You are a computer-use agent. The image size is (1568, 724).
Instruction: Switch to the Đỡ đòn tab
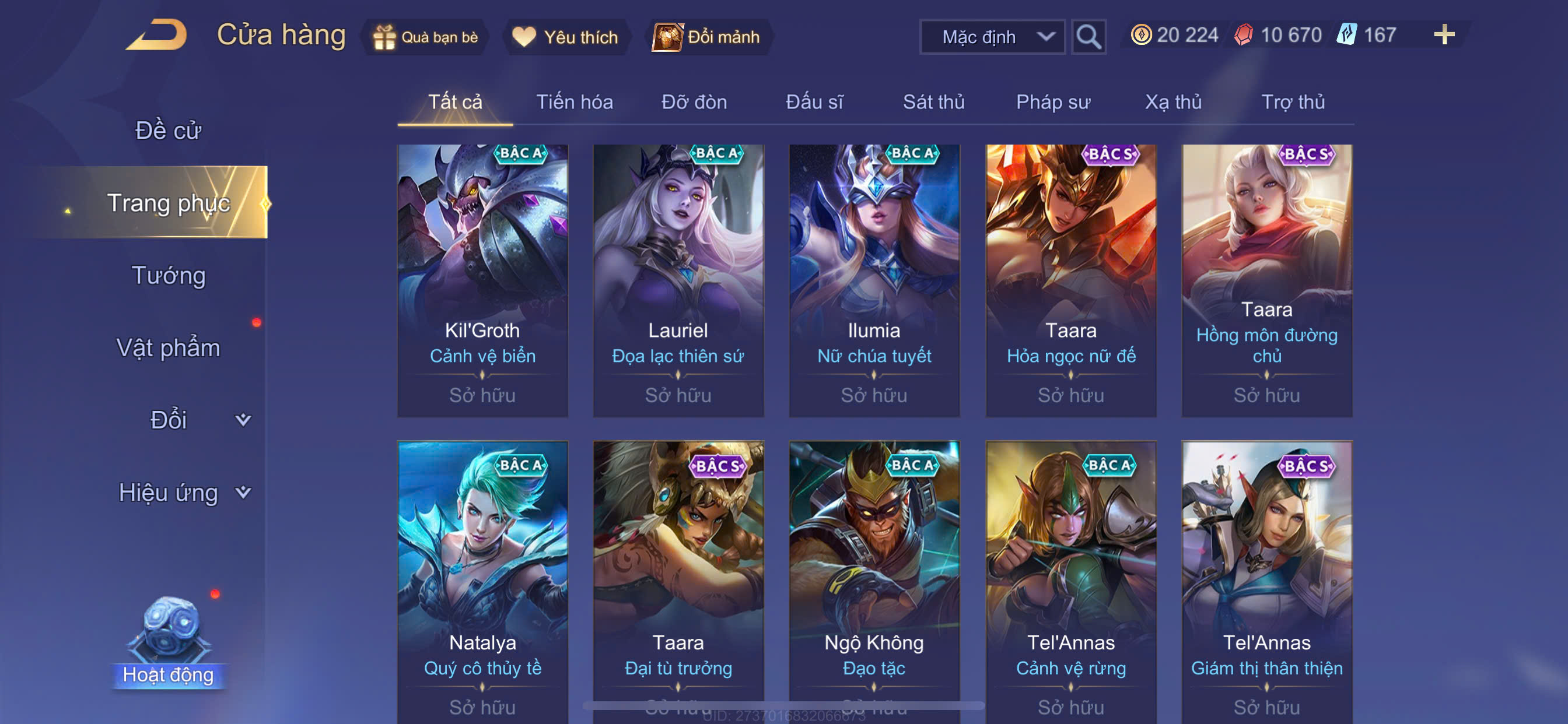694,102
